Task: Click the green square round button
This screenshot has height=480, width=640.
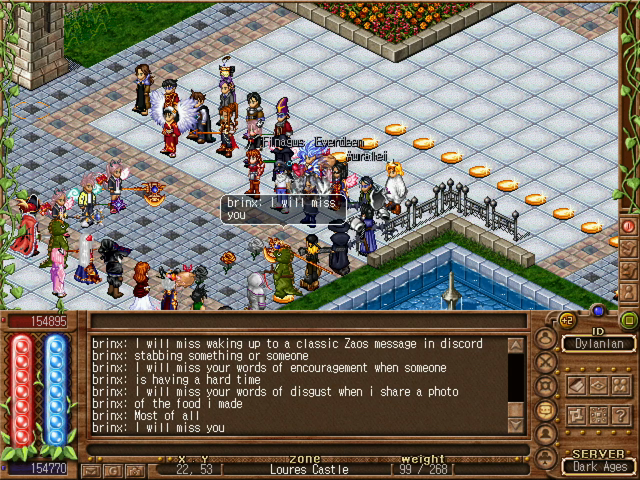Action: point(628,320)
